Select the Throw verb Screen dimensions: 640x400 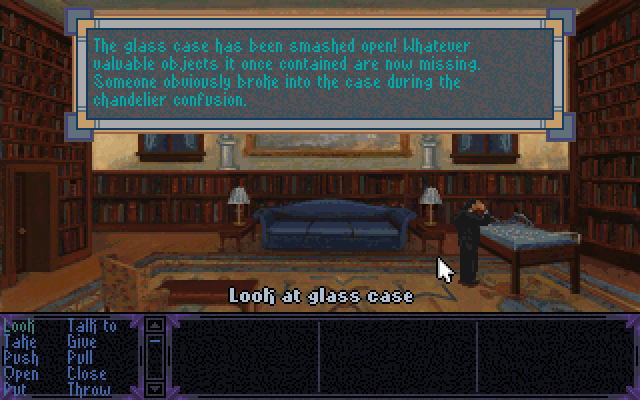(x=89, y=389)
